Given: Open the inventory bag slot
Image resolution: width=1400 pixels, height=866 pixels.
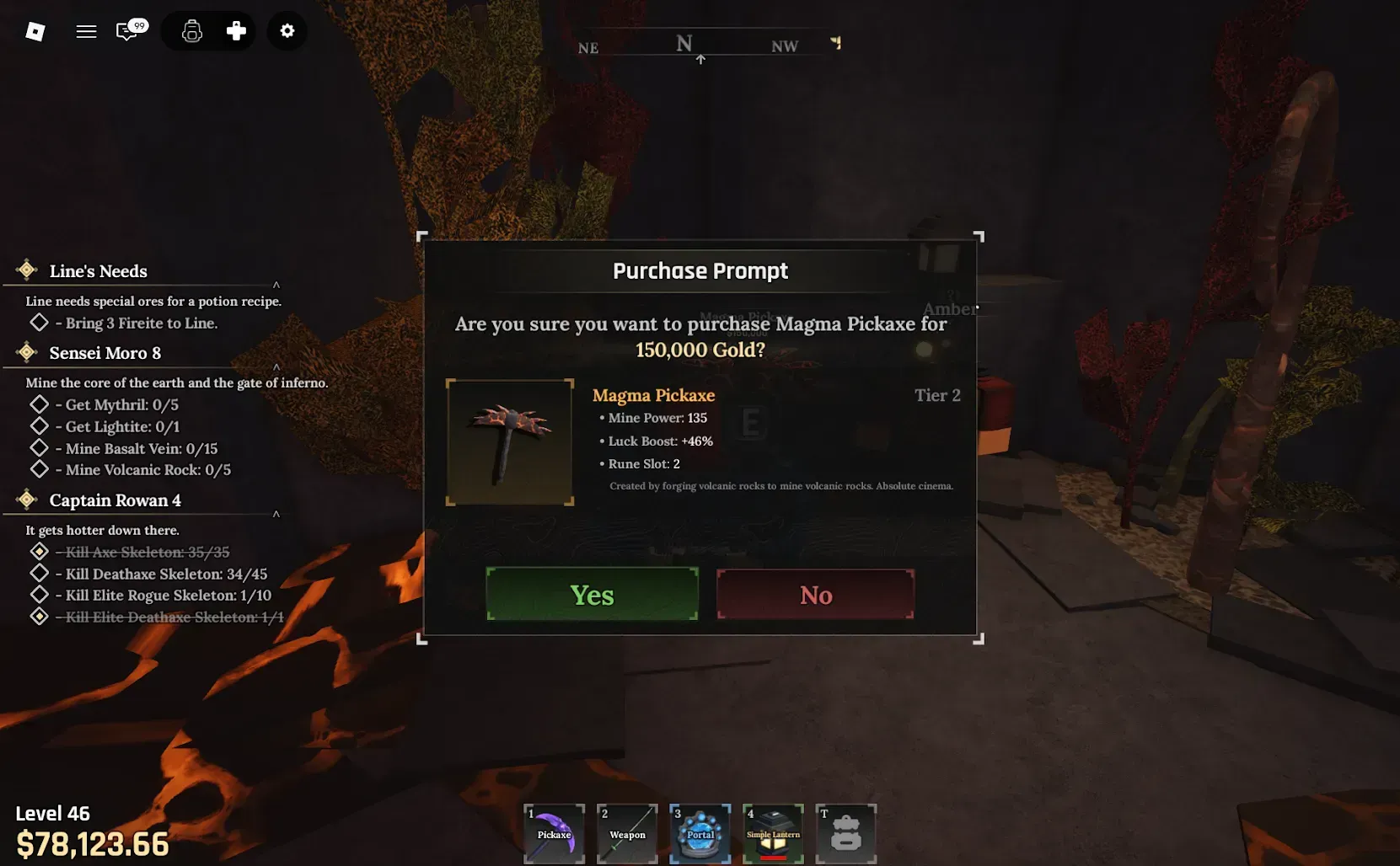Looking at the screenshot, I should coord(845,833).
